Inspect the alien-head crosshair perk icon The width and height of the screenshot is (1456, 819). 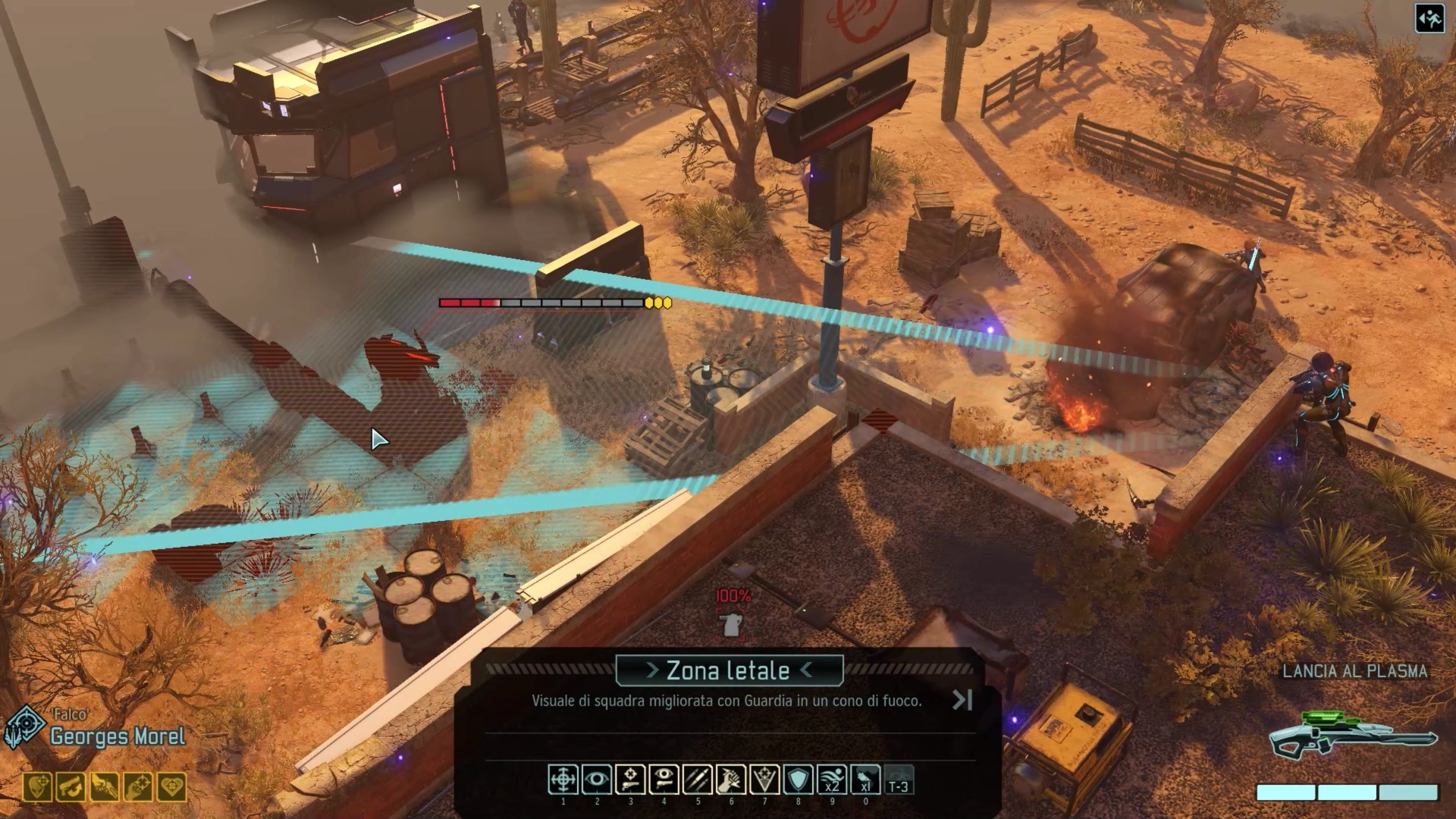tap(37, 788)
